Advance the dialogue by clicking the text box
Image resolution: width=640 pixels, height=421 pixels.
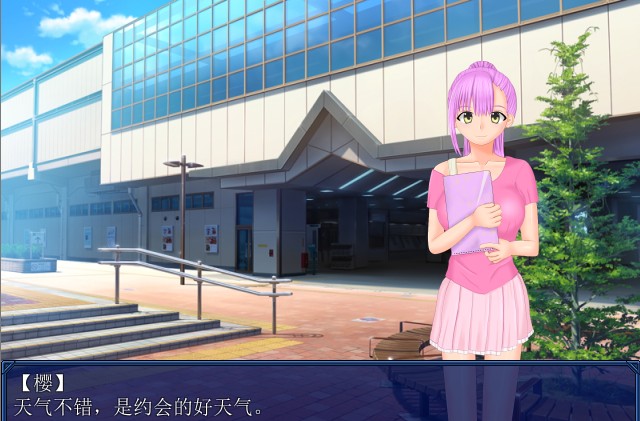320,391
